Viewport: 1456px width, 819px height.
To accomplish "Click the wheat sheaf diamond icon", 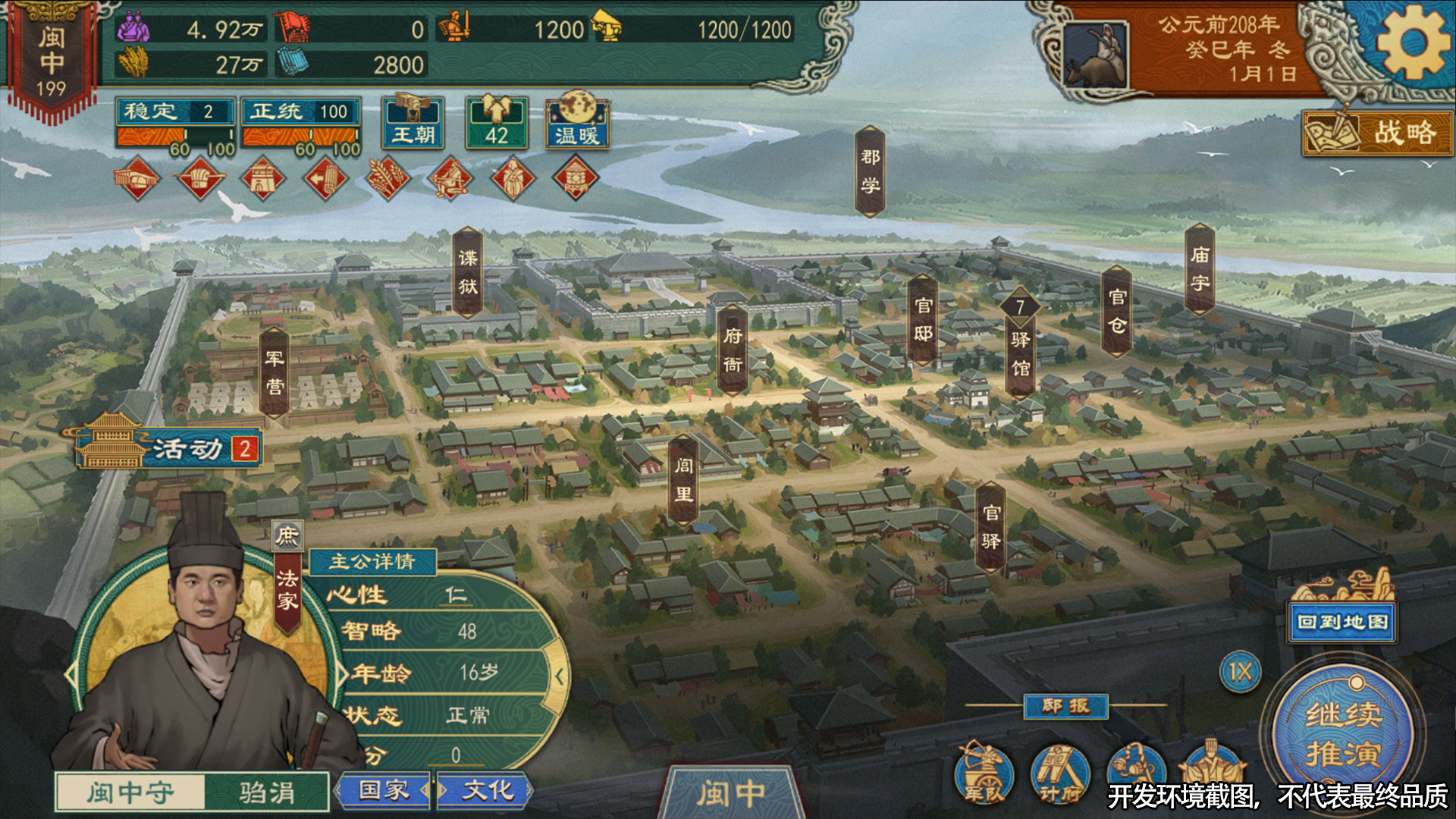I will coord(388,179).
